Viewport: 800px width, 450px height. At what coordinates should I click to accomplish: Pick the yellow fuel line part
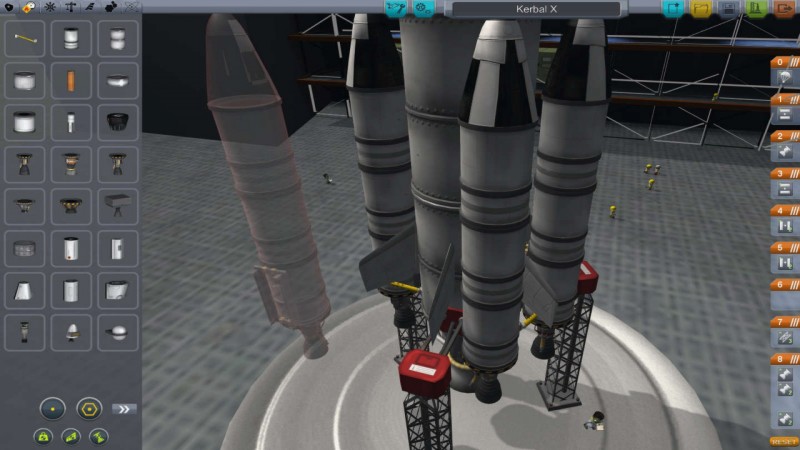pos(25,40)
